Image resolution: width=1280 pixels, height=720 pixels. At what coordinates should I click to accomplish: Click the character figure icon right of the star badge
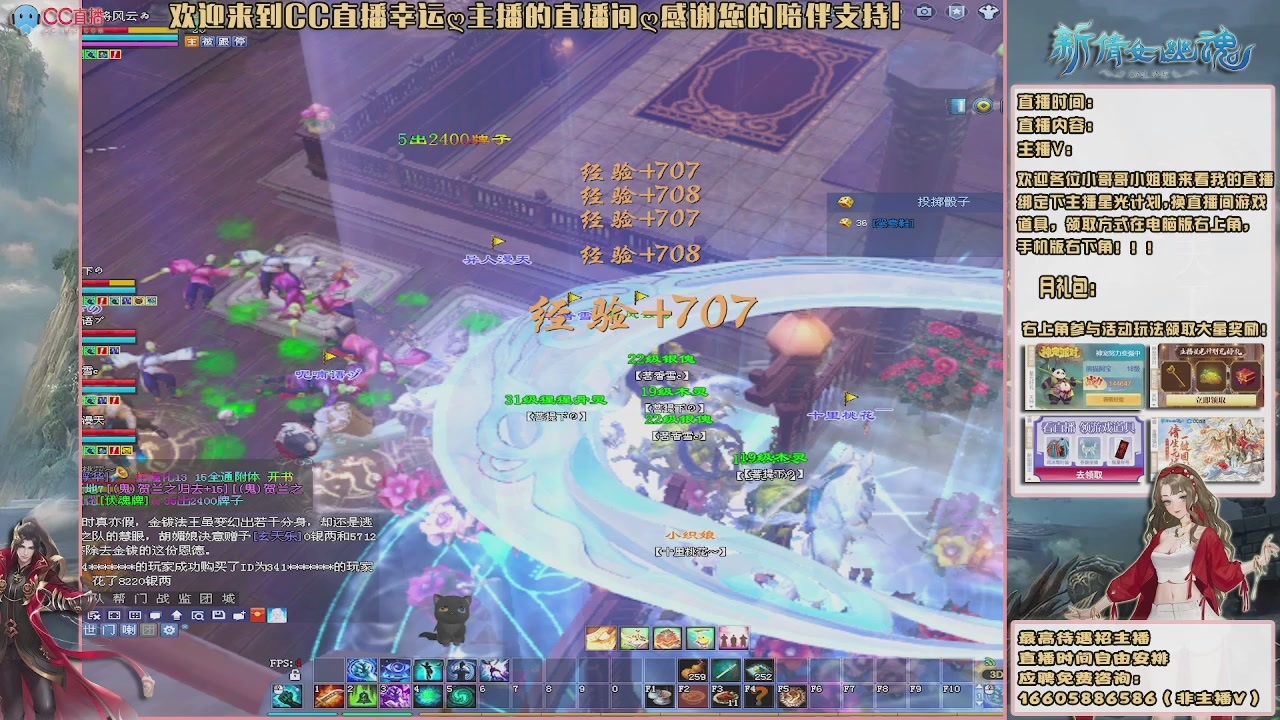989,11
